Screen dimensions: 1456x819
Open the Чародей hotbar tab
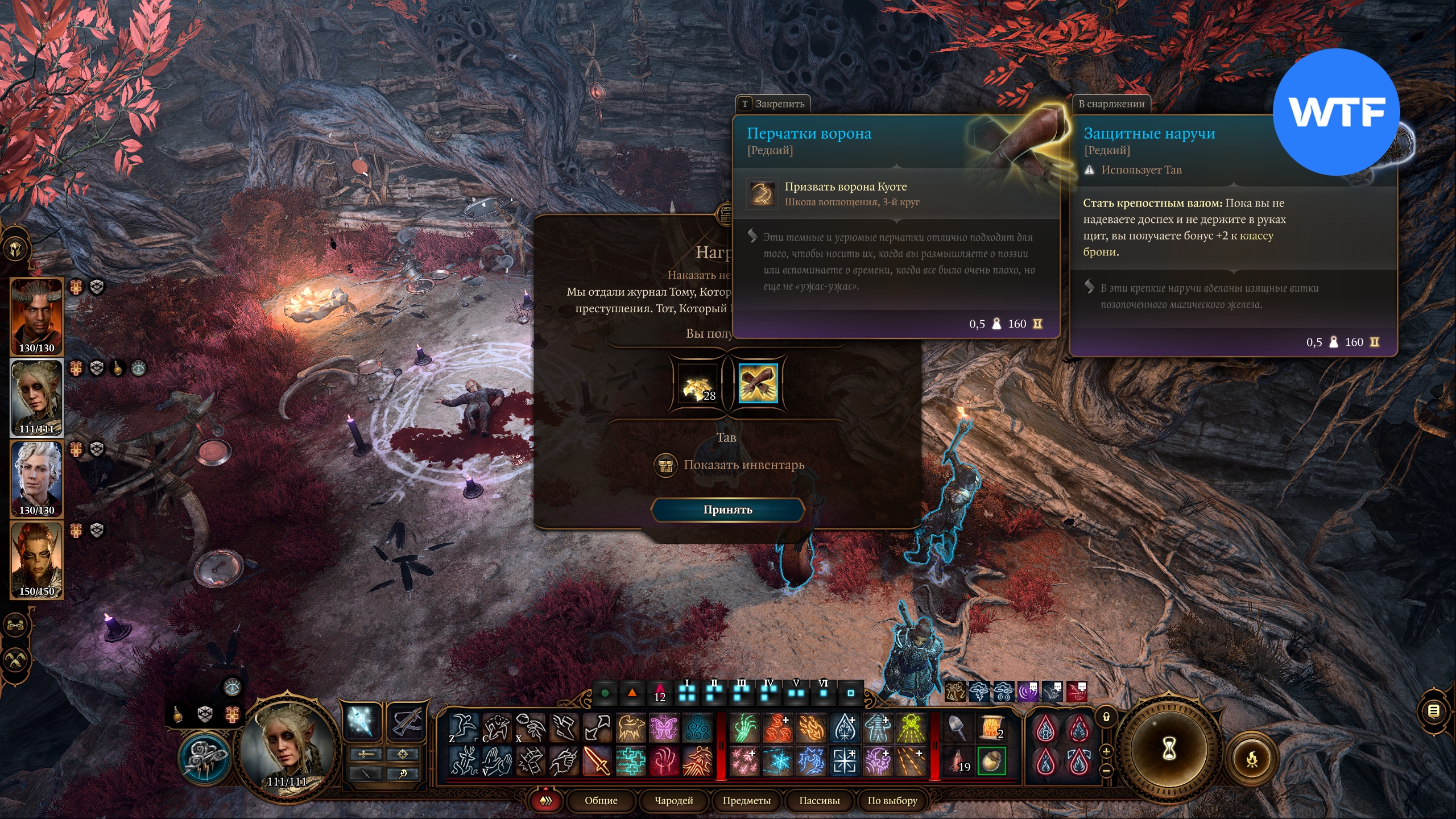click(x=673, y=801)
